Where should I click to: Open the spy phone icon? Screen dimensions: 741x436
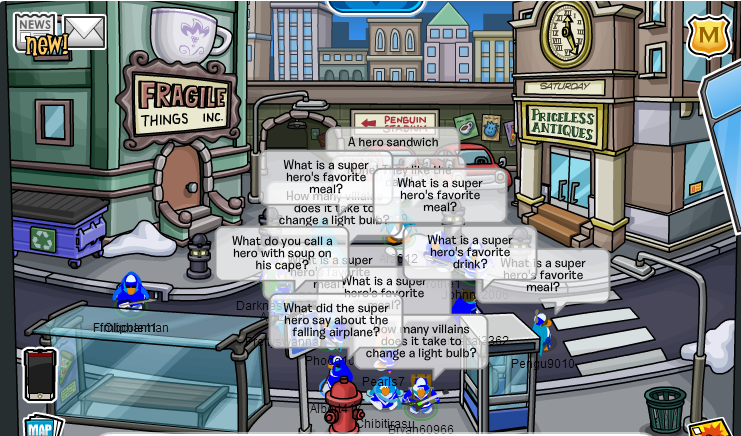click(40, 374)
